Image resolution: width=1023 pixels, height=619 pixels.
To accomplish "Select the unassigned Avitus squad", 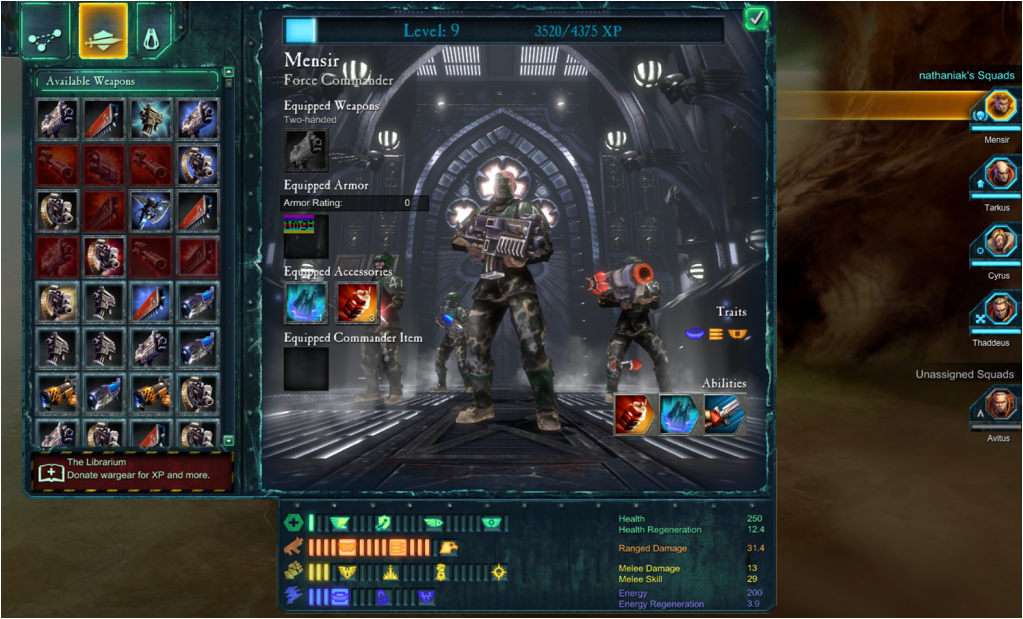I will click(x=997, y=408).
